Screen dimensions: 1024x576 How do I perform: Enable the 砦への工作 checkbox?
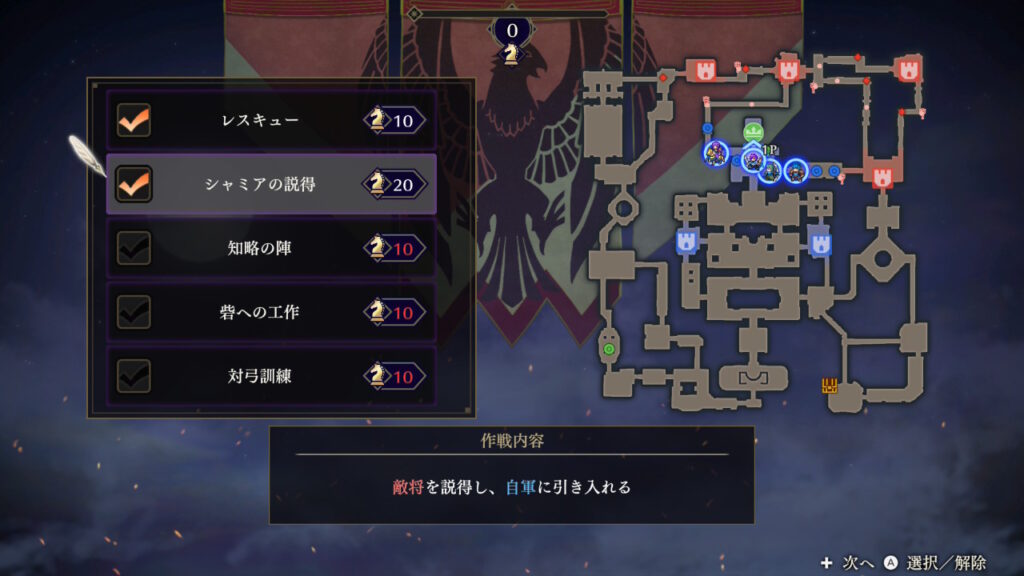[x=134, y=312]
